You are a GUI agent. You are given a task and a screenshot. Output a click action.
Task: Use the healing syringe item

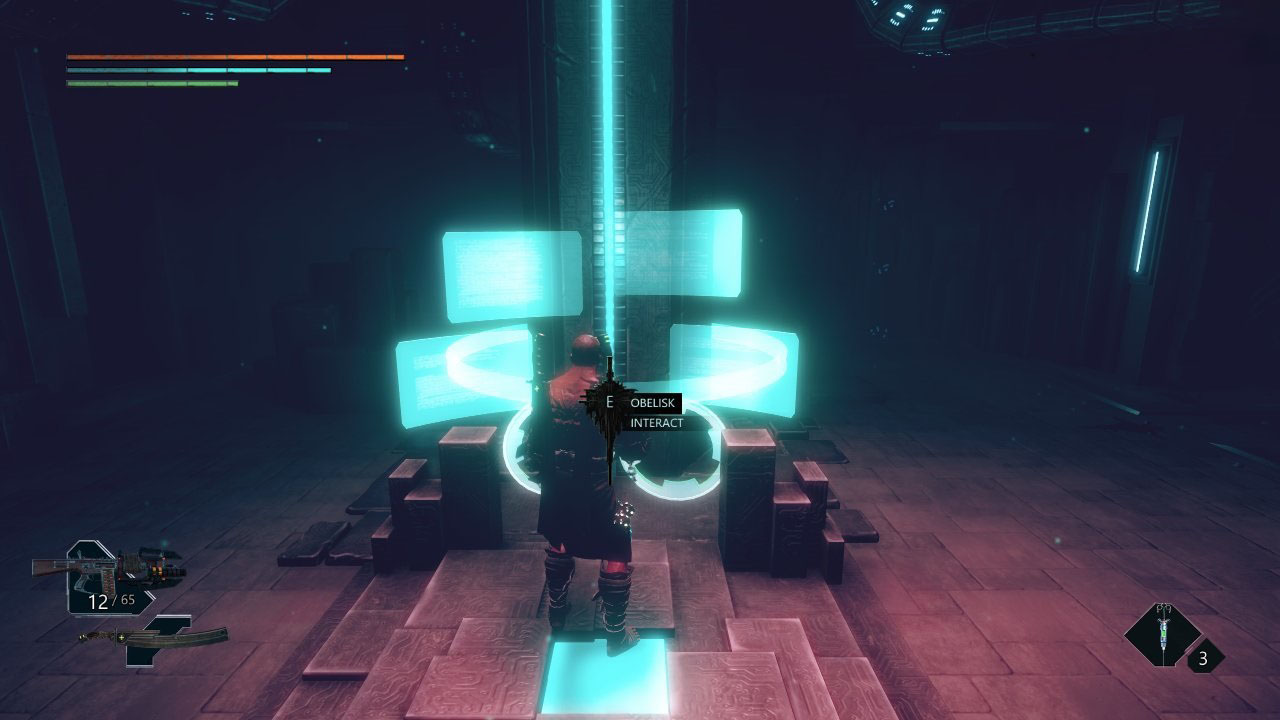[1163, 634]
